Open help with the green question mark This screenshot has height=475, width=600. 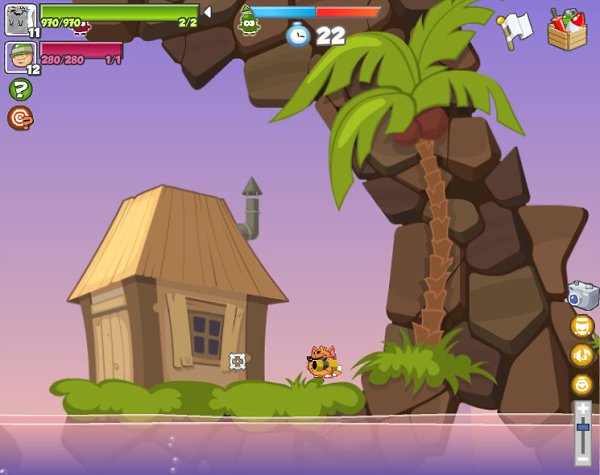20,89
